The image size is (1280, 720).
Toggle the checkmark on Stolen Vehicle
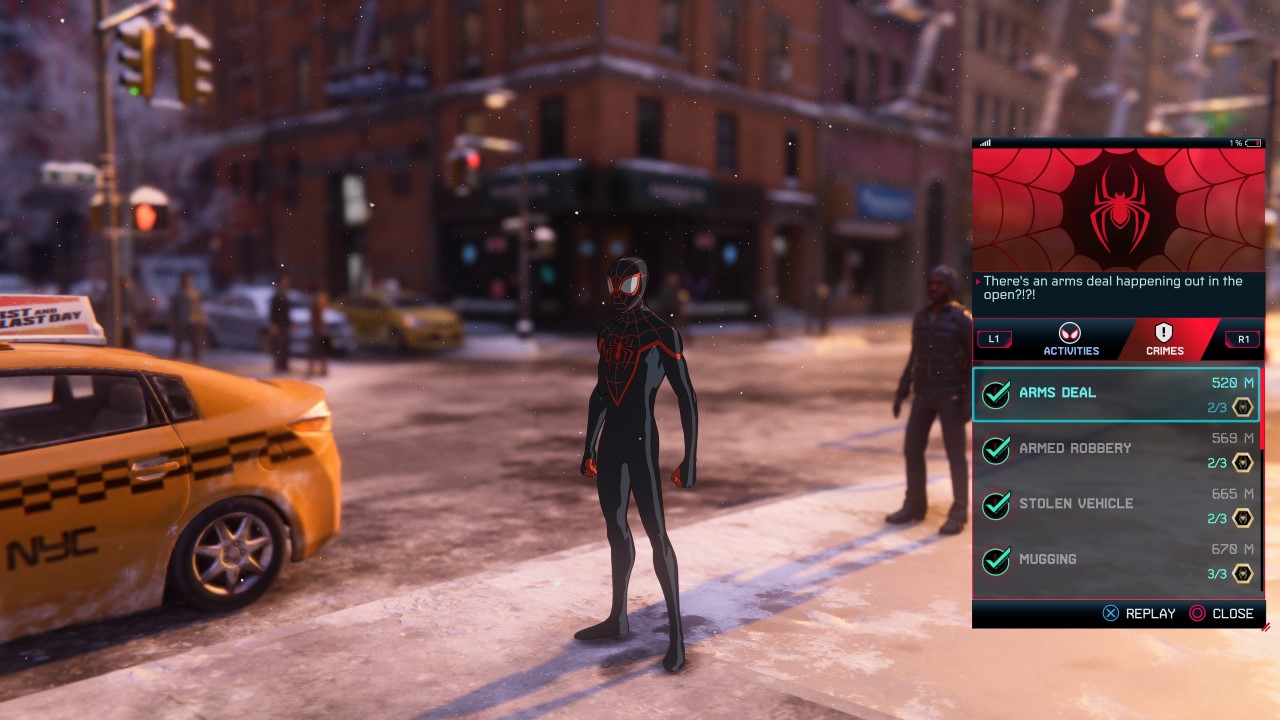pos(995,503)
